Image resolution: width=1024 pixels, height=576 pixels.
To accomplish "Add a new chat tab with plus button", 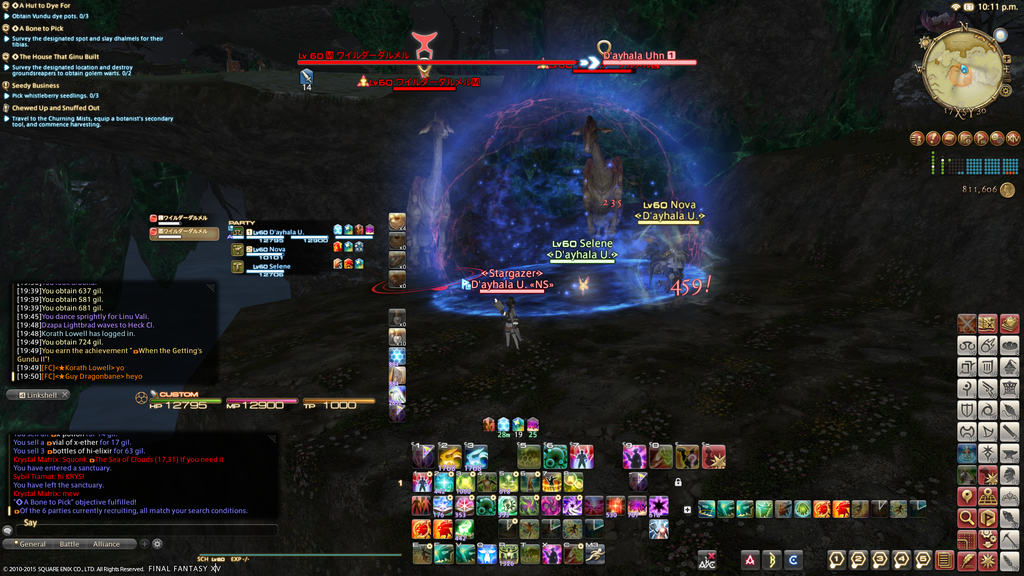I will 144,544.
